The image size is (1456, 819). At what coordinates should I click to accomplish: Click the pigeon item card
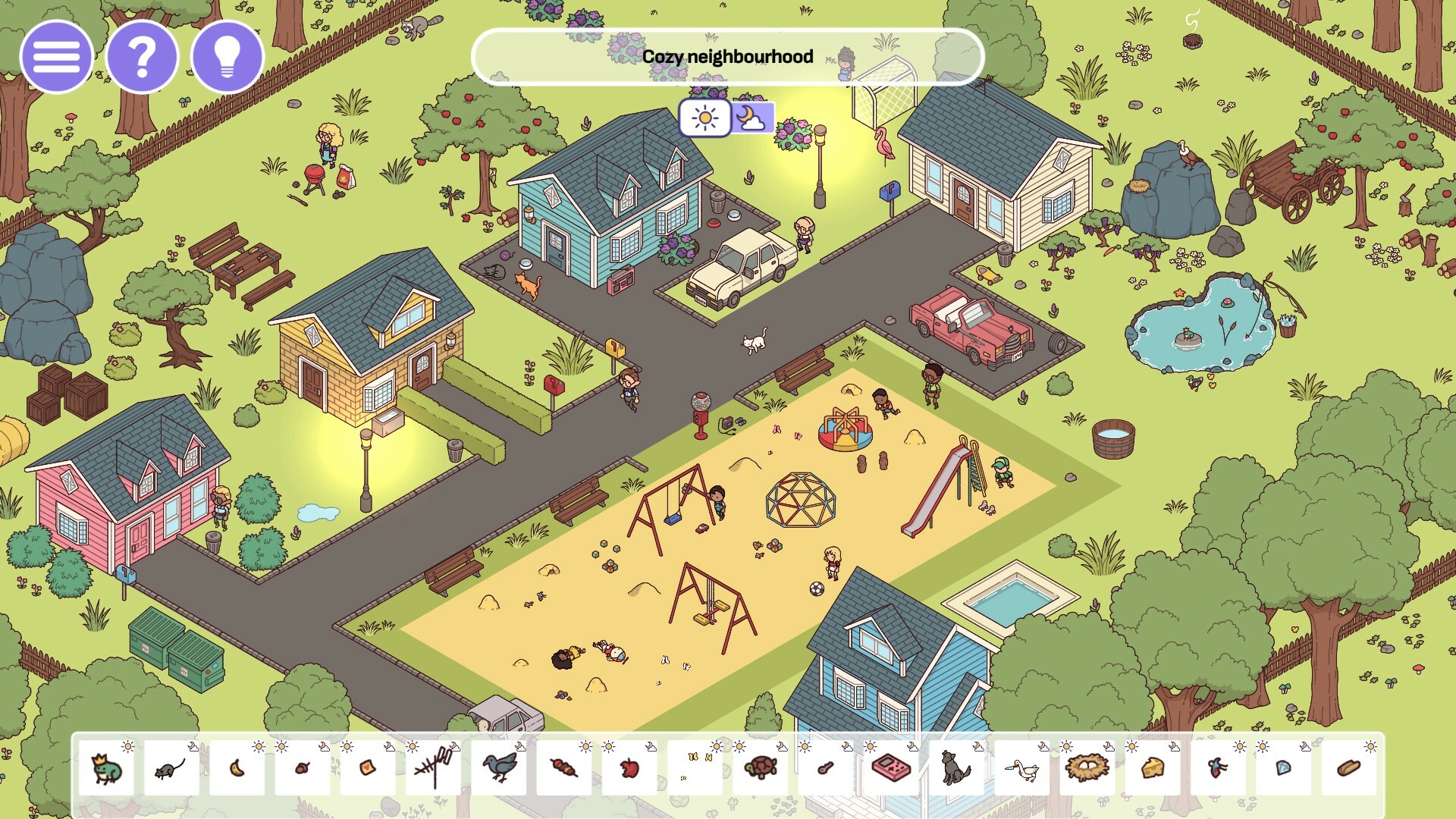(x=500, y=770)
